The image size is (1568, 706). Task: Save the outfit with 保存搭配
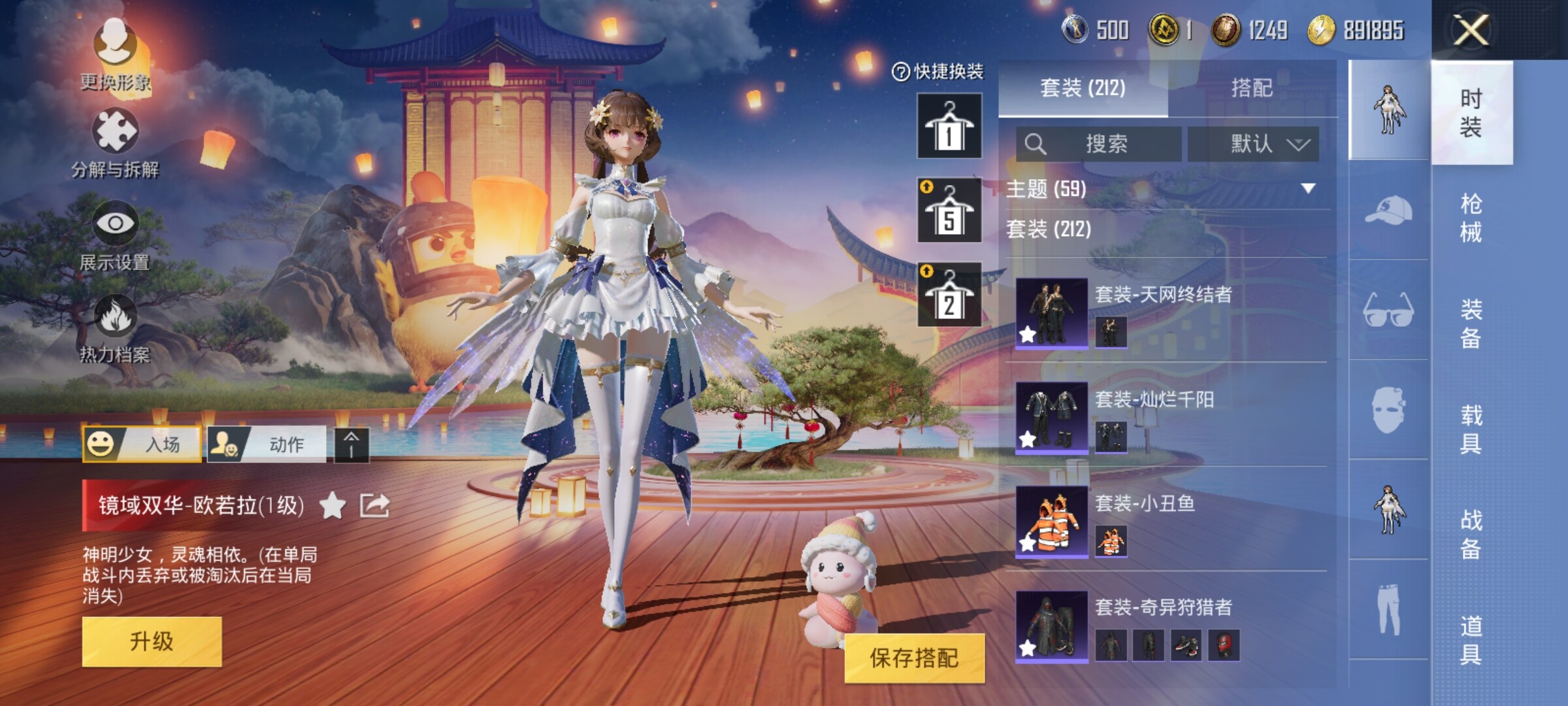[x=914, y=658]
